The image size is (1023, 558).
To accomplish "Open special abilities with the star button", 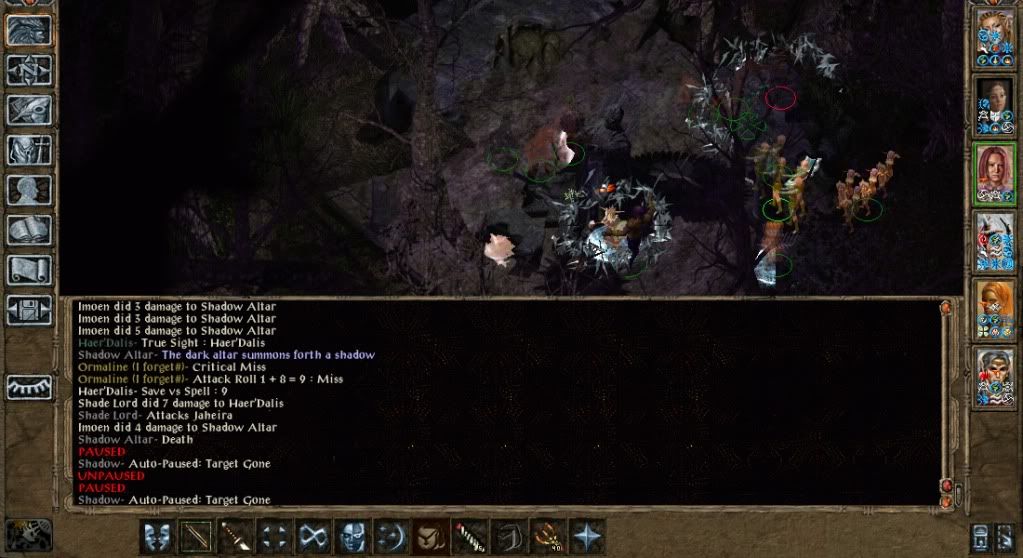I will [x=586, y=535].
